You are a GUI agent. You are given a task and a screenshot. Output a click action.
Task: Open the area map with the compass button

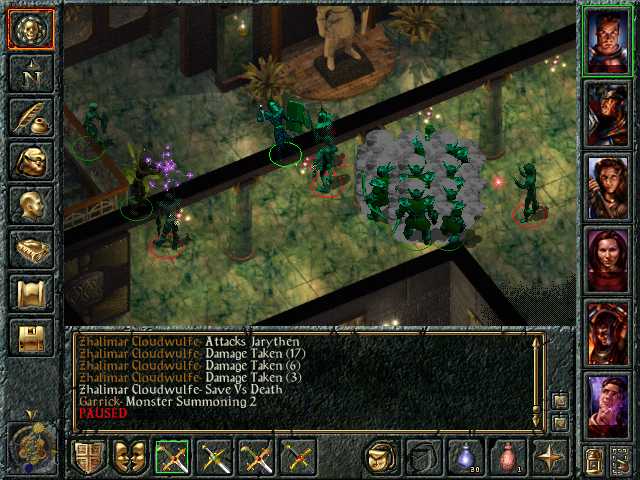[31, 73]
